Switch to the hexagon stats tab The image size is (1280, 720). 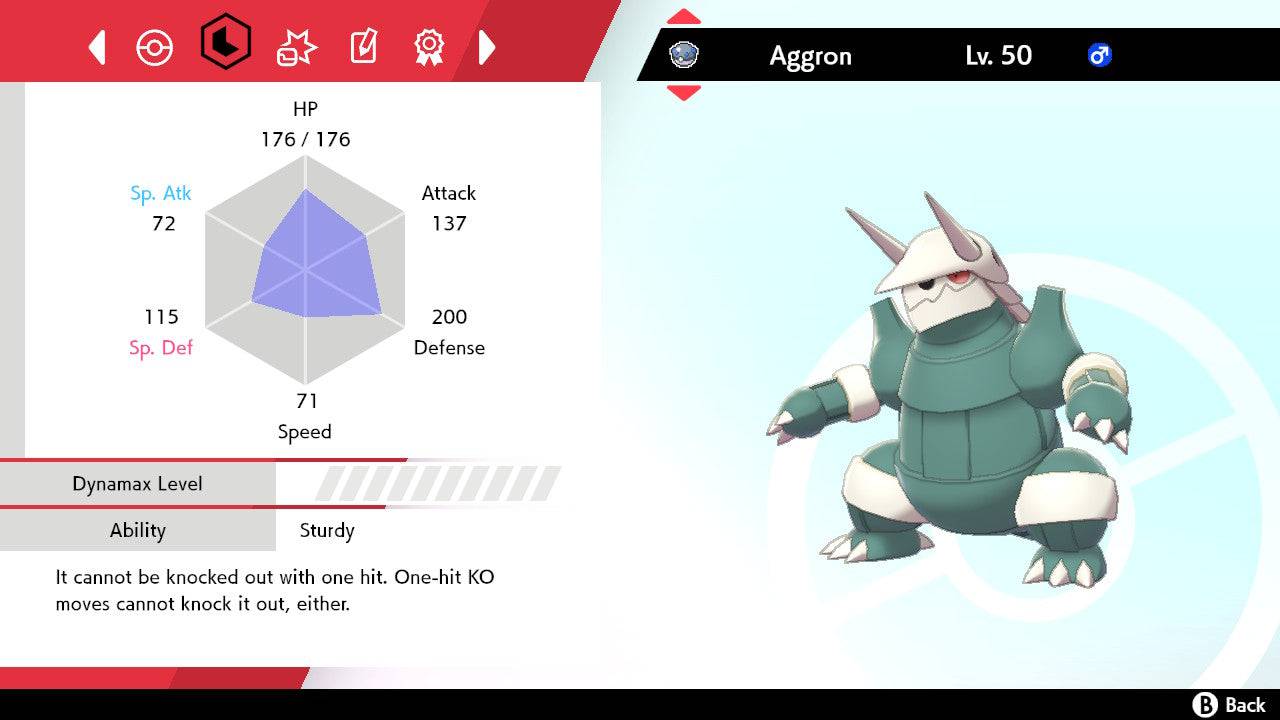224,46
